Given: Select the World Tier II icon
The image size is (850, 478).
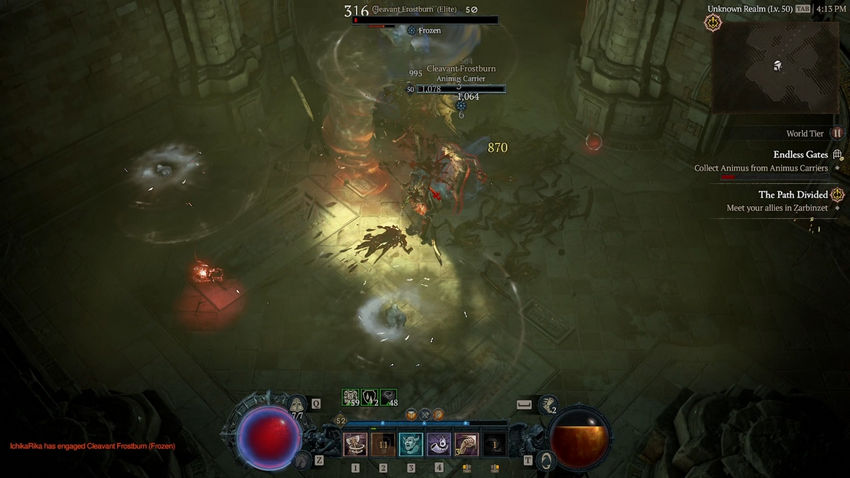Looking at the screenshot, I should pyautogui.click(x=837, y=133).
